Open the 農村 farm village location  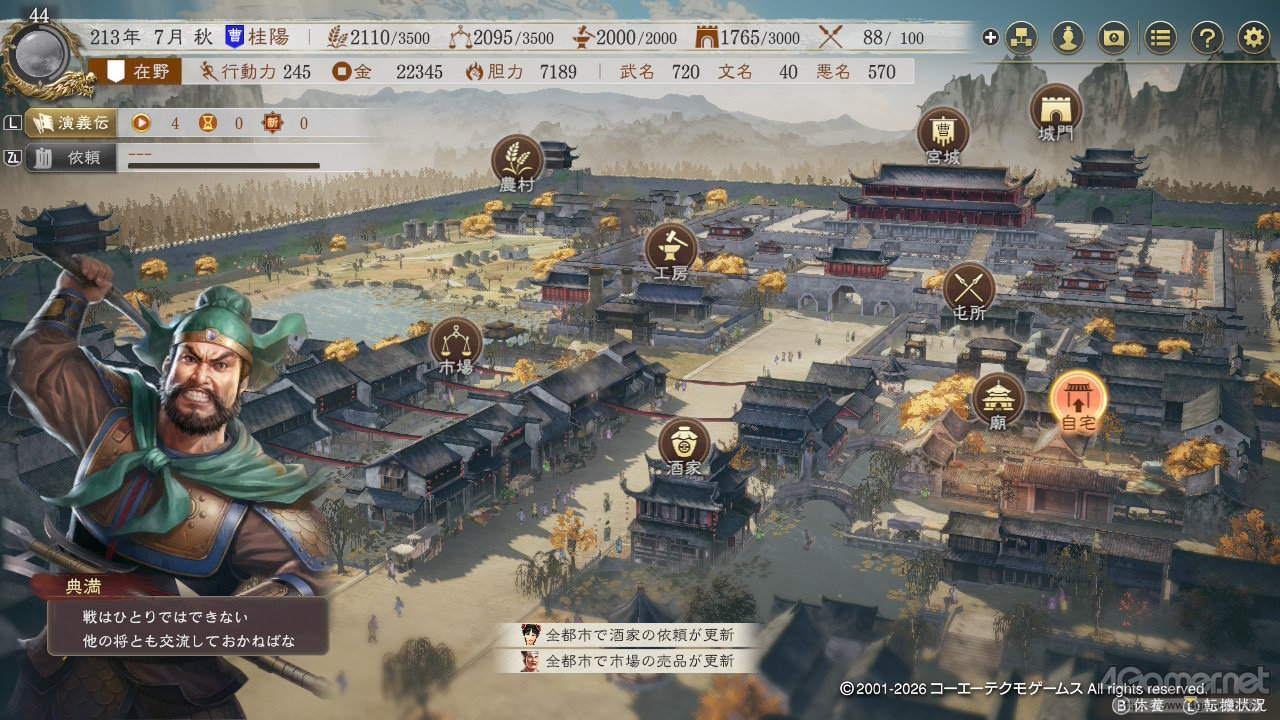[517, 160]
